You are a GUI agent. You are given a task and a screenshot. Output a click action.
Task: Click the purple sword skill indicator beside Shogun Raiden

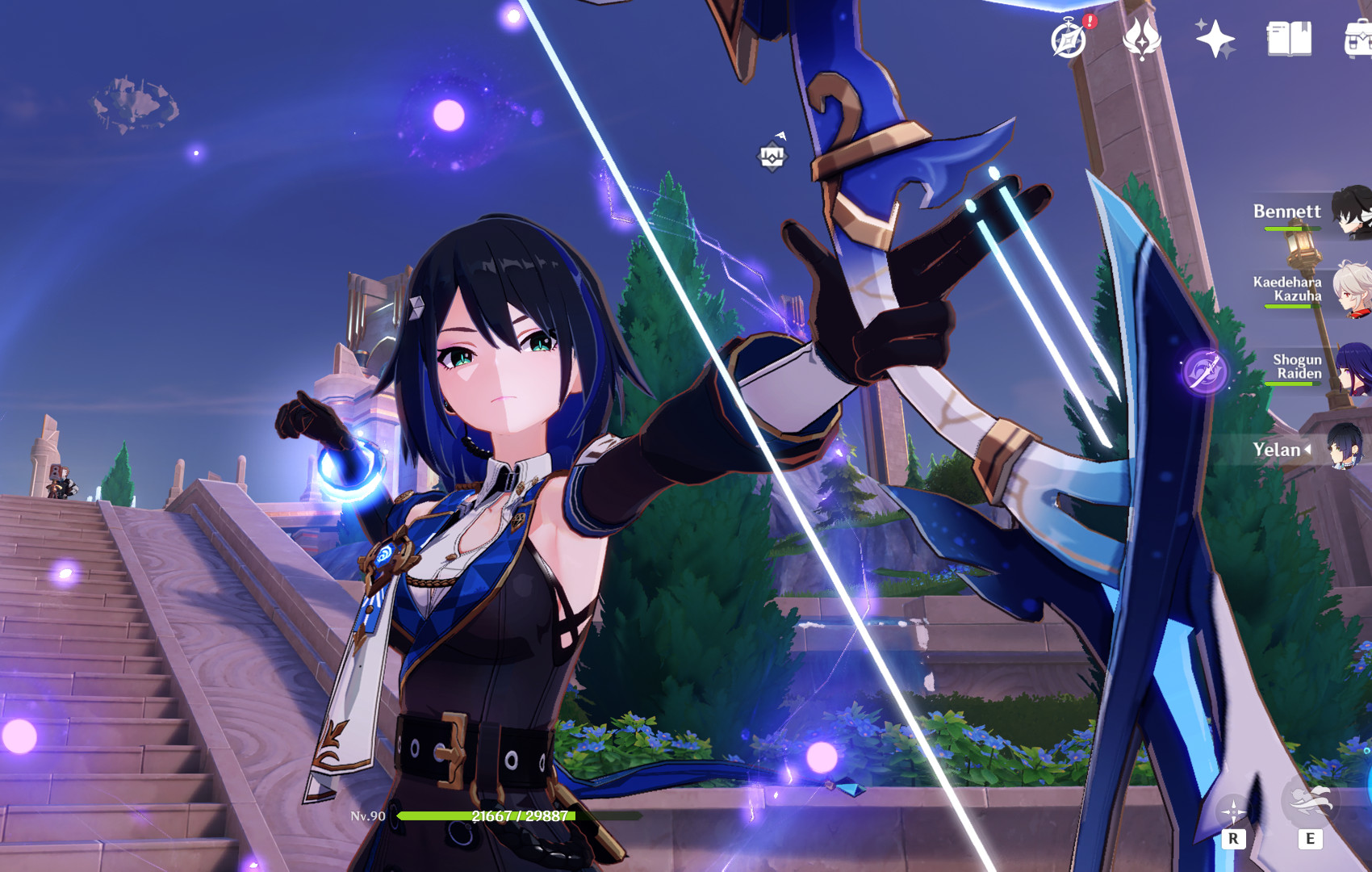[1205, 373]
